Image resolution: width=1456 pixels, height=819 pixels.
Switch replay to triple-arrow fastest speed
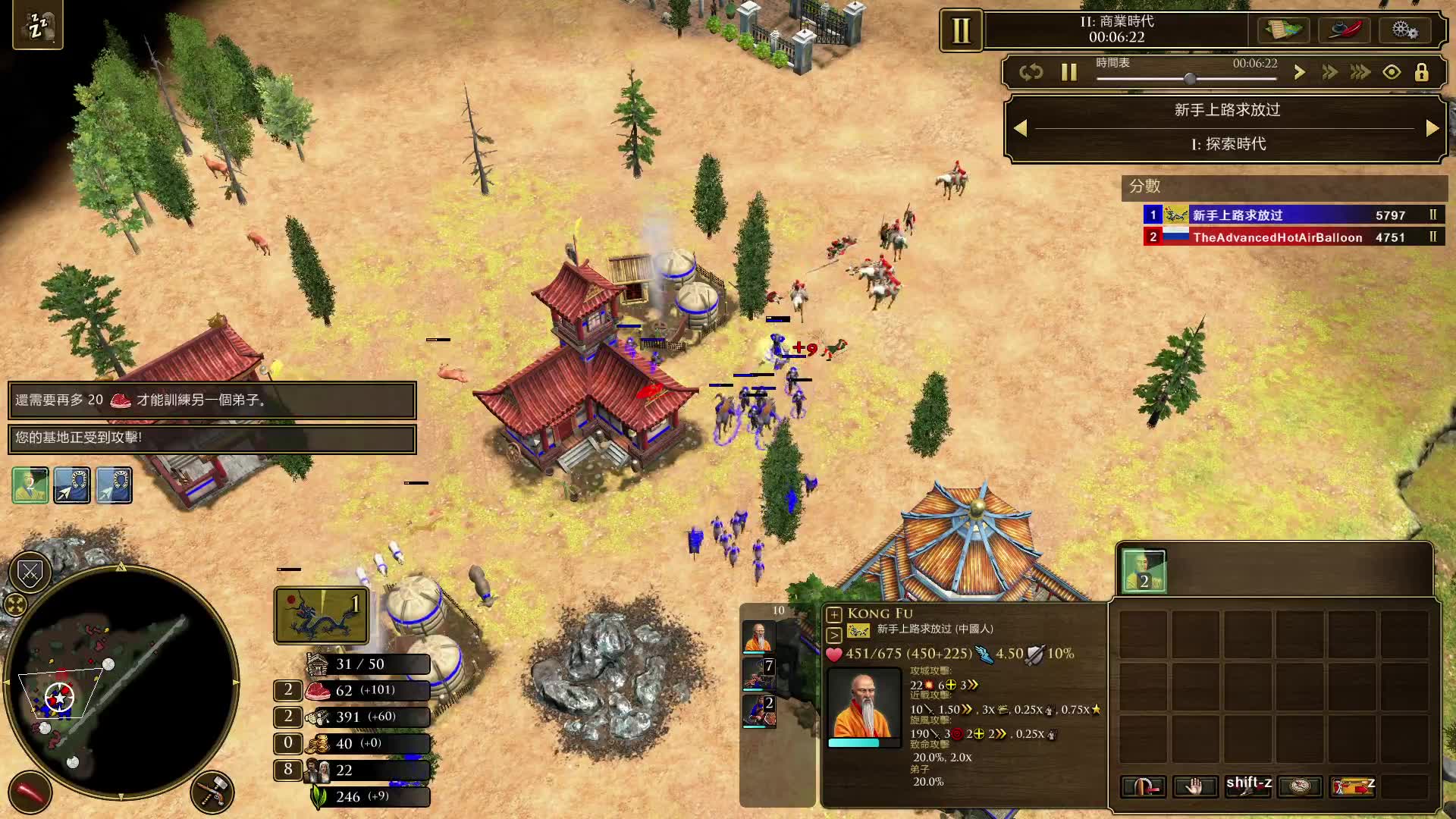tap(1360, 72)
